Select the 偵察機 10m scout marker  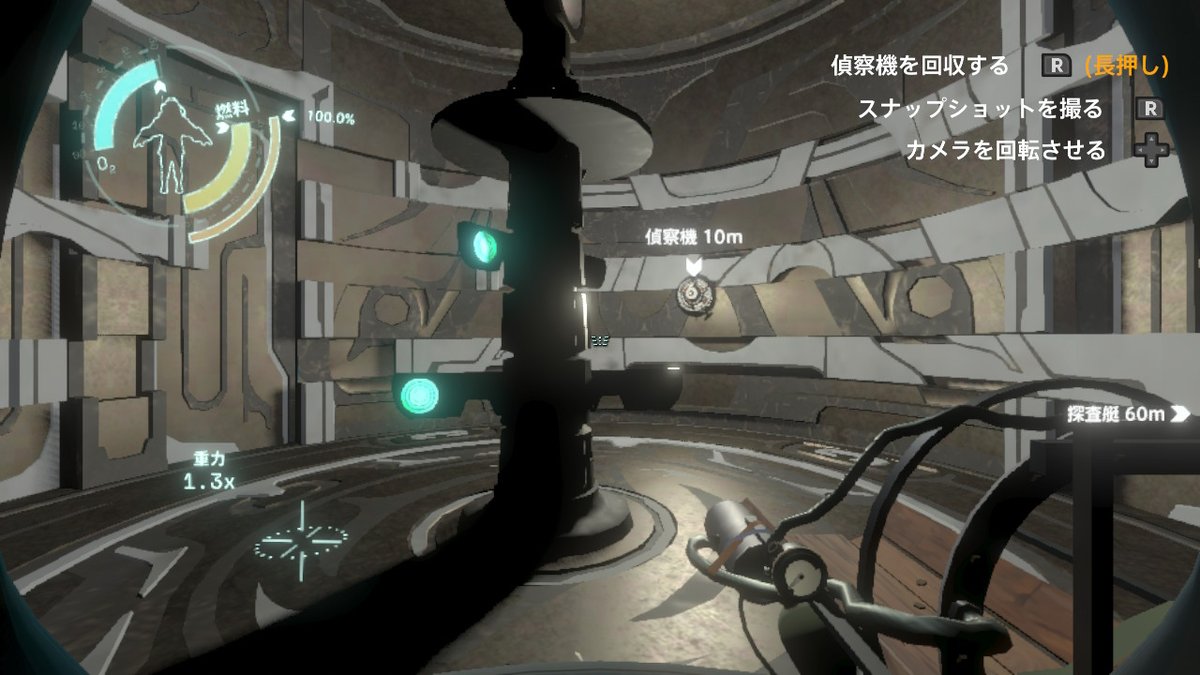click(692, 265)
